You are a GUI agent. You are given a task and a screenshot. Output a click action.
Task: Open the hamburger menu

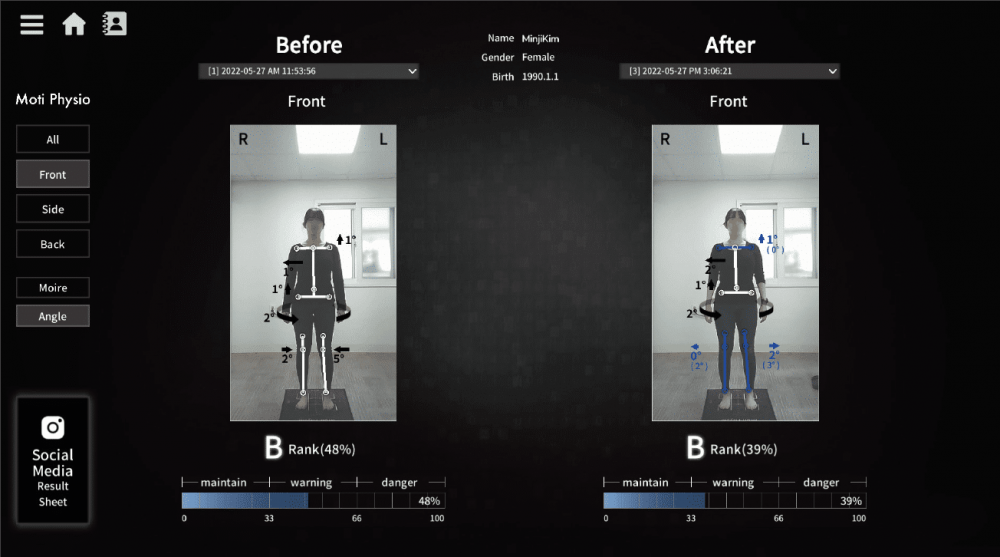pos(32,23)
